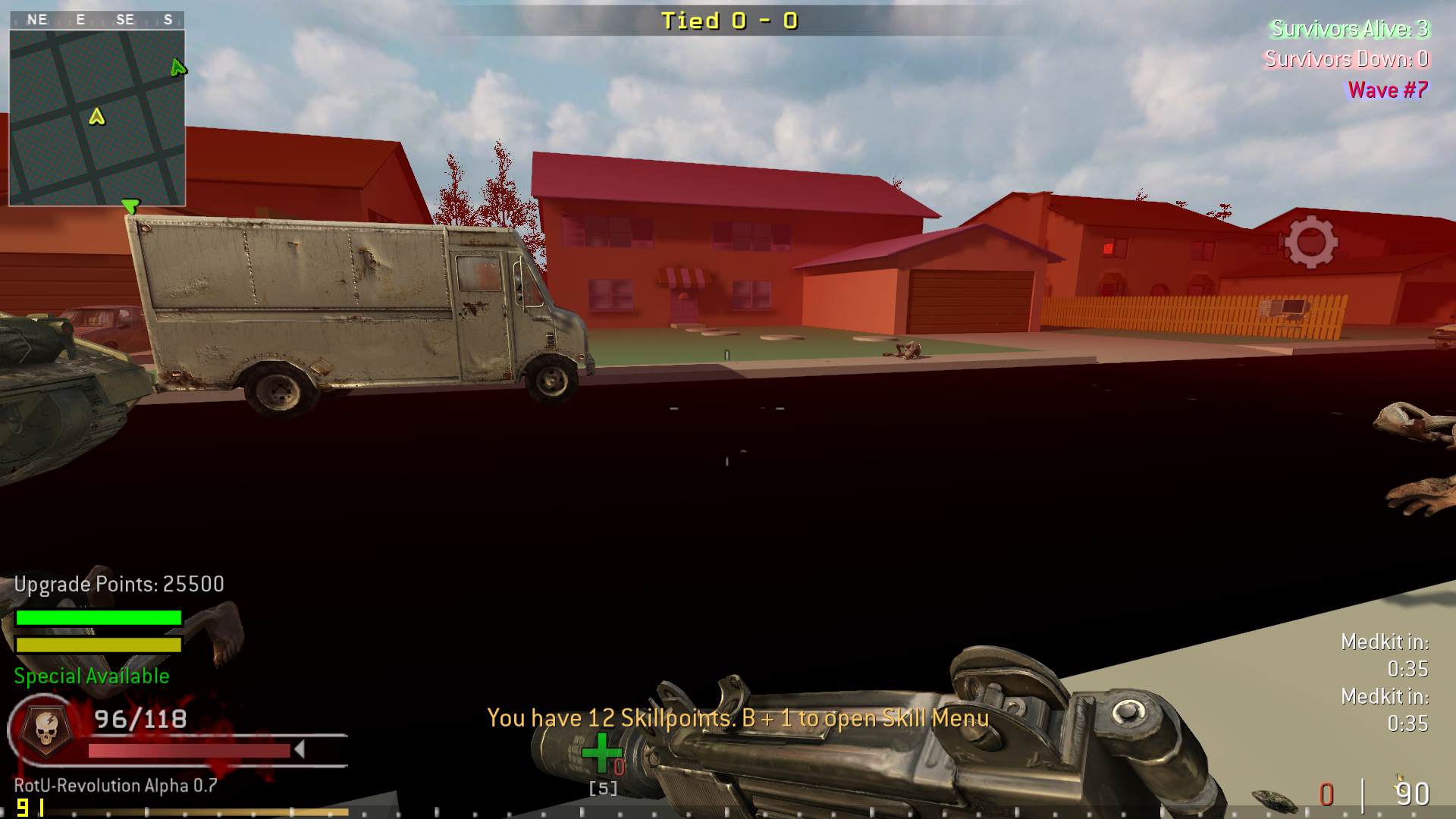Click the Upgrade Points: 25500 label
This screenshot has height=819, width=1456.
[121, 584]
